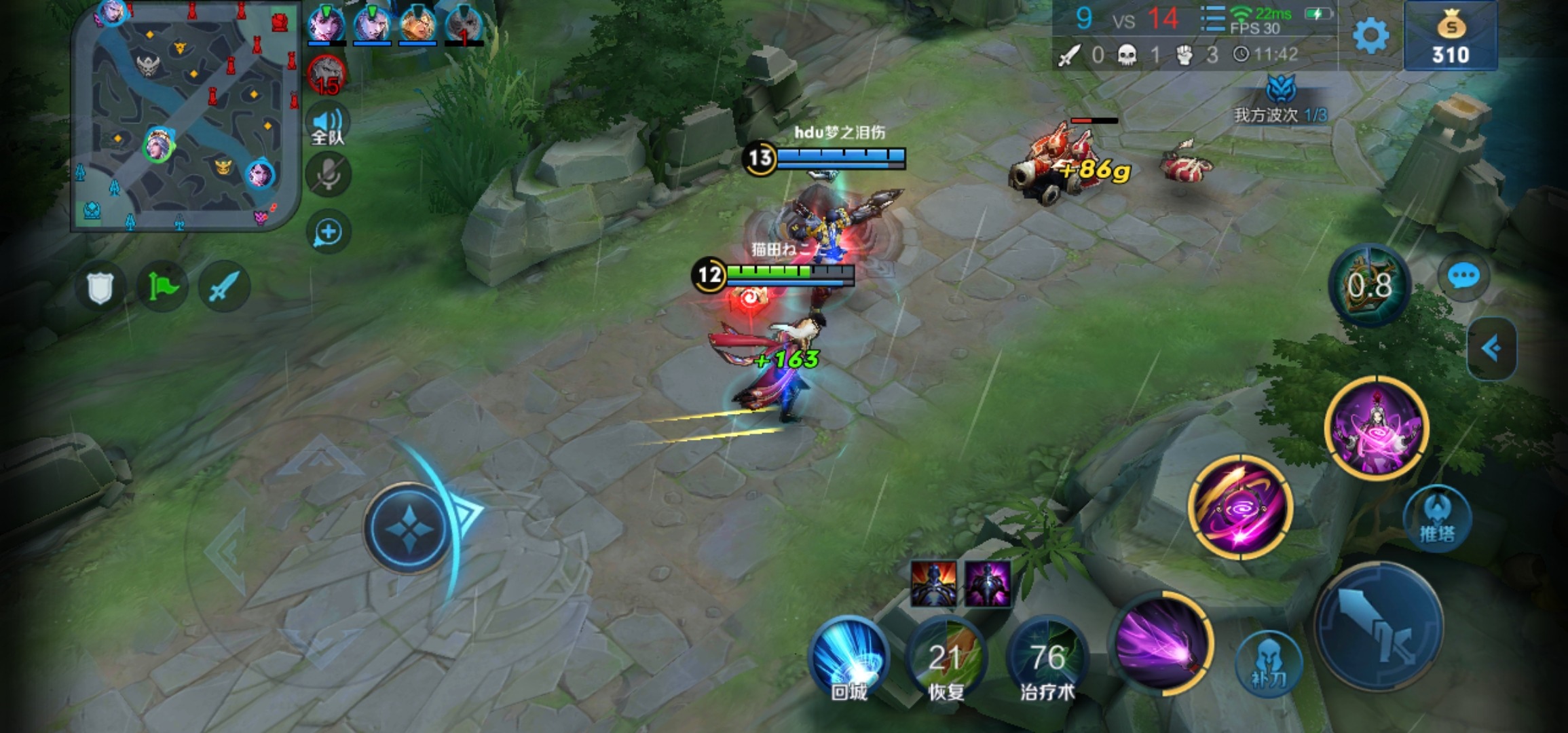1568x733 pixels.
Task: Open the blue chat bubble messages
Action: [1463, 276]
